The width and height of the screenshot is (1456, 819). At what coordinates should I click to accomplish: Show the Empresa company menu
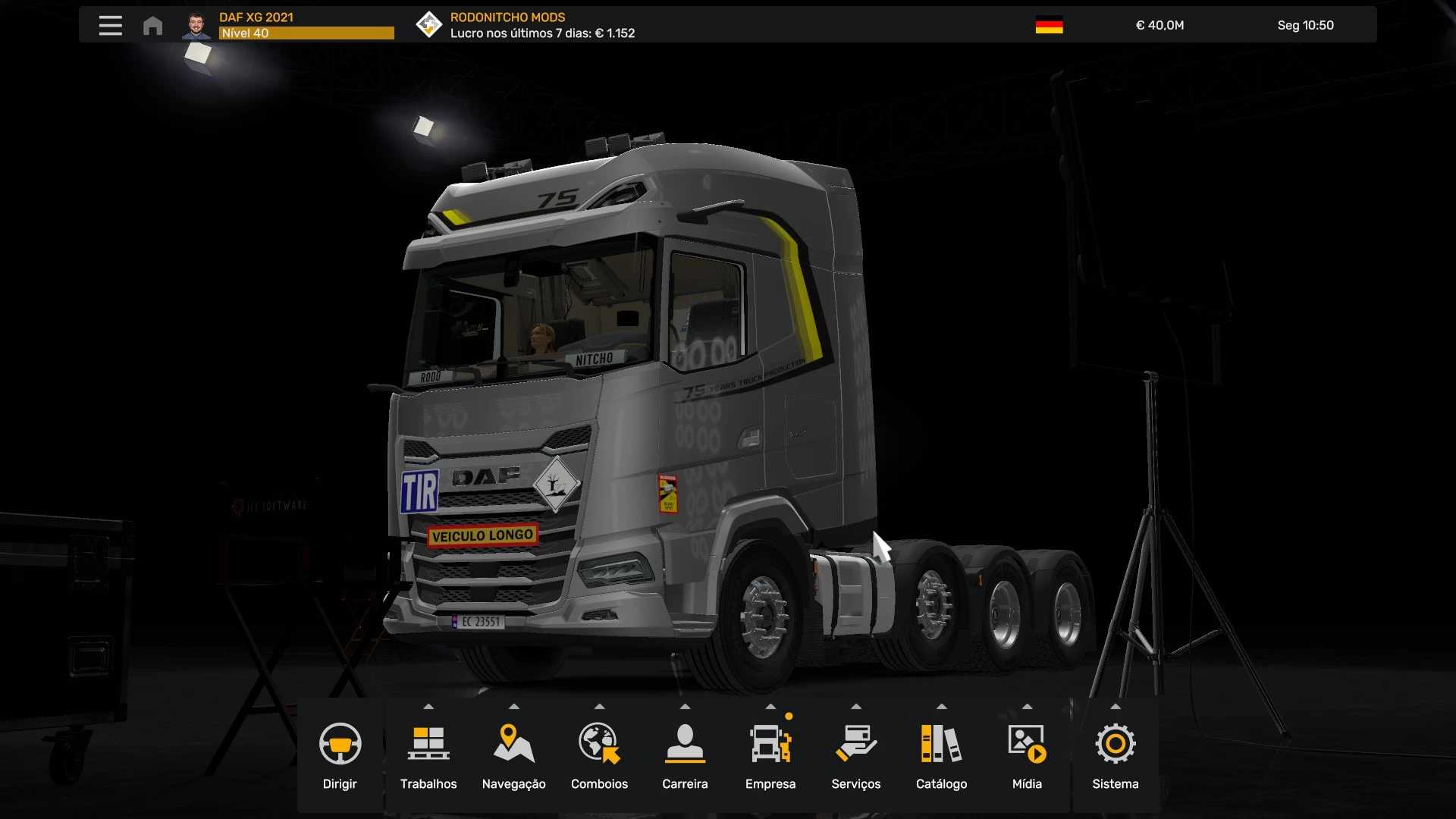[770, 755]
